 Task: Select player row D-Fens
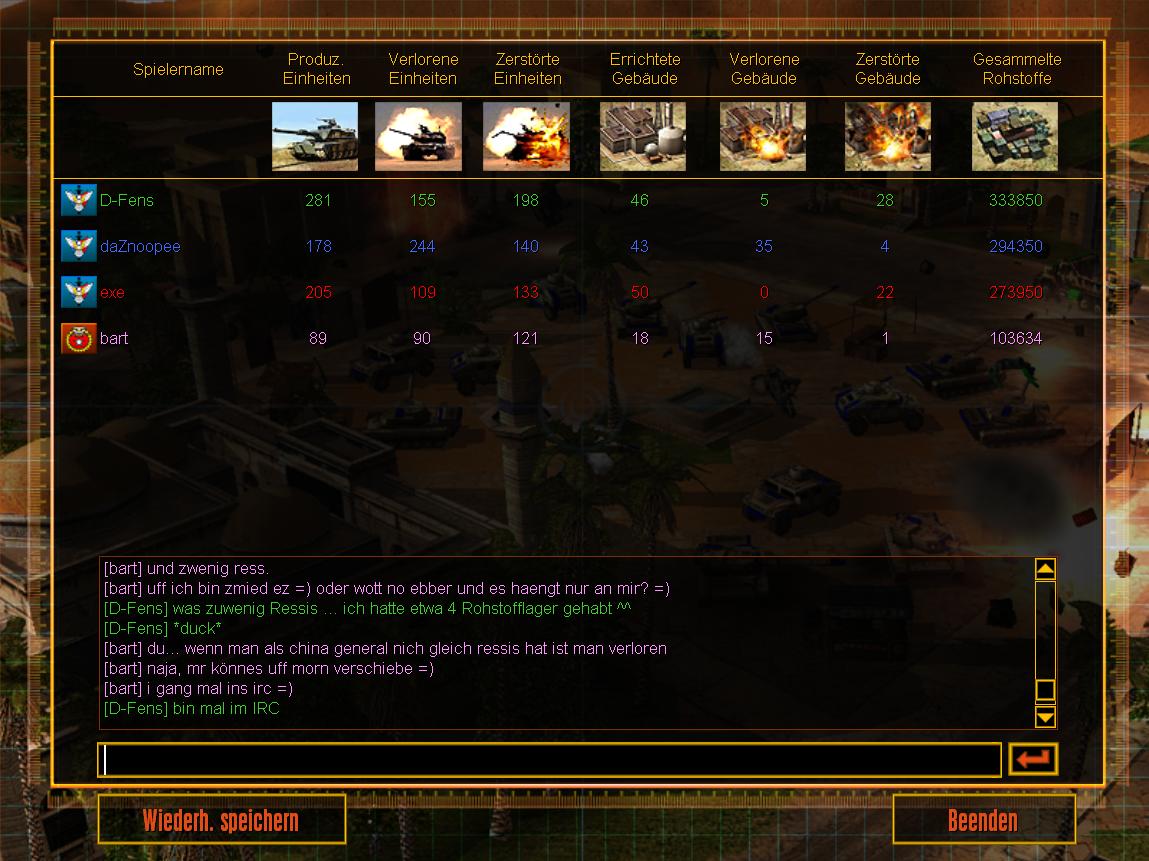click(127, 200)
